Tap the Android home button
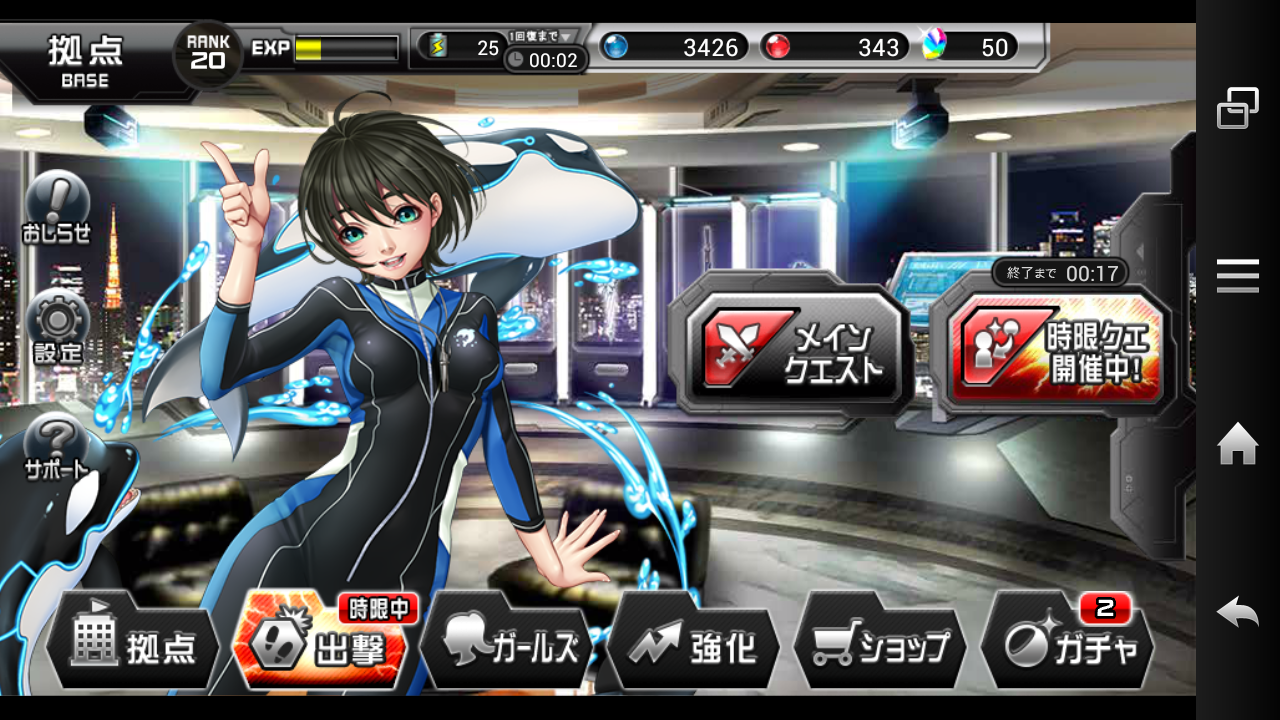Viewport: 1280px width, 720px height. pyautogui.click(x=1237, y=444)
